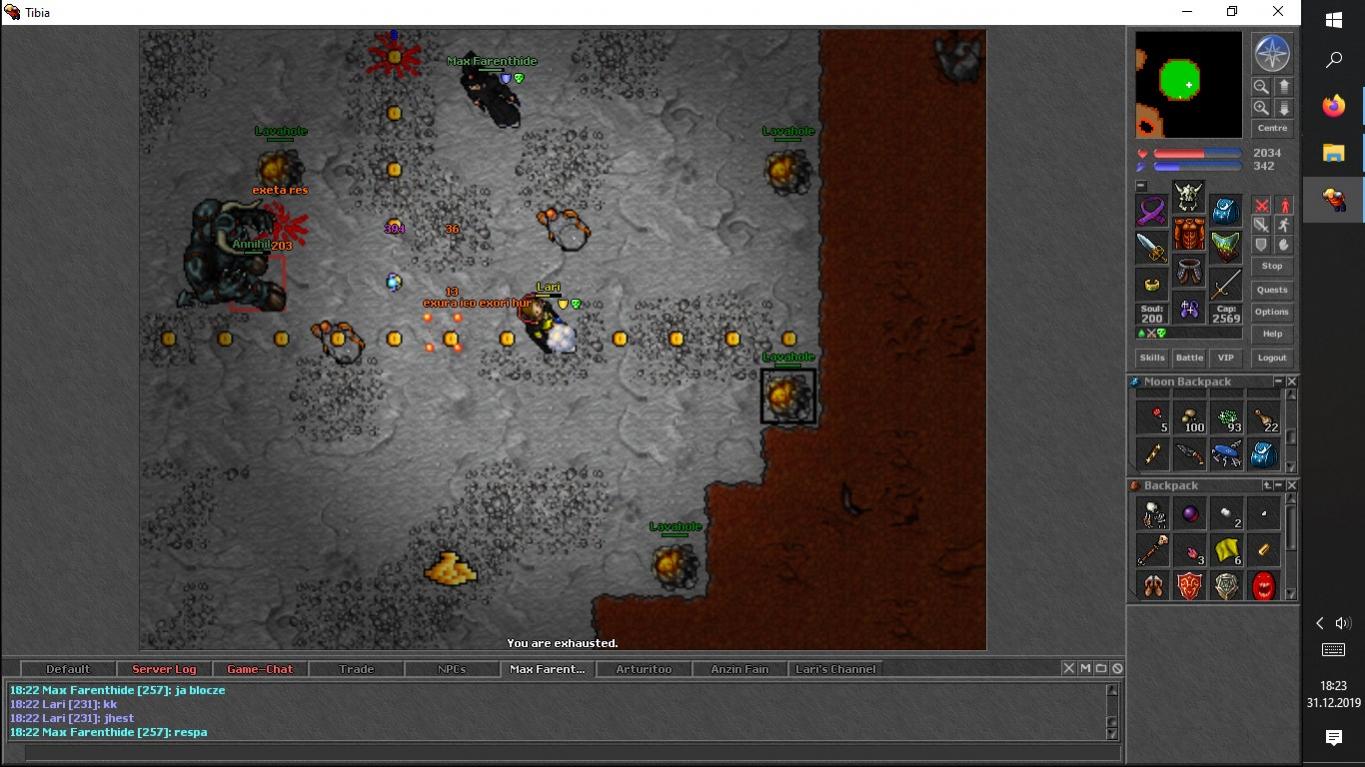Click the chat text input field
Screen dimensions: 1365x767
570,753
